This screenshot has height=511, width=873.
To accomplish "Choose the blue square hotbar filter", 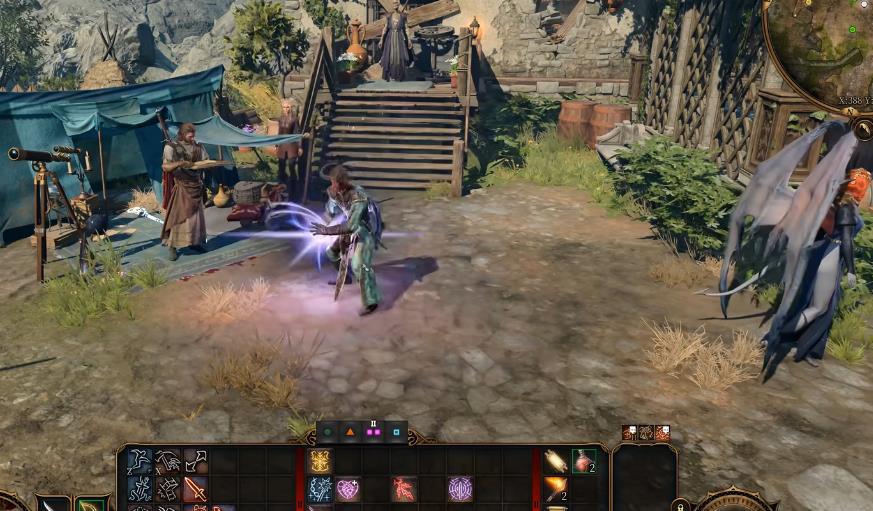I will (x=396, y=433).
